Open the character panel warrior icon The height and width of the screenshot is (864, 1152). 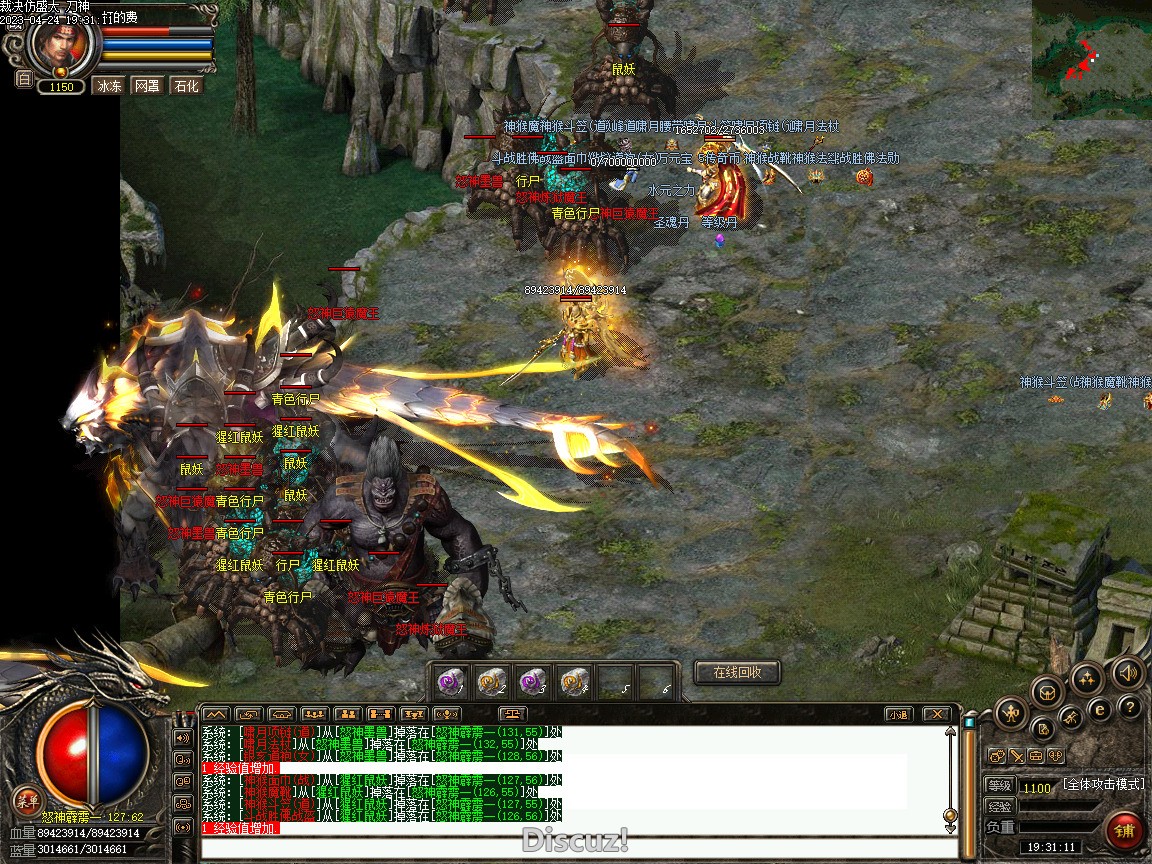click(1012, 713)
